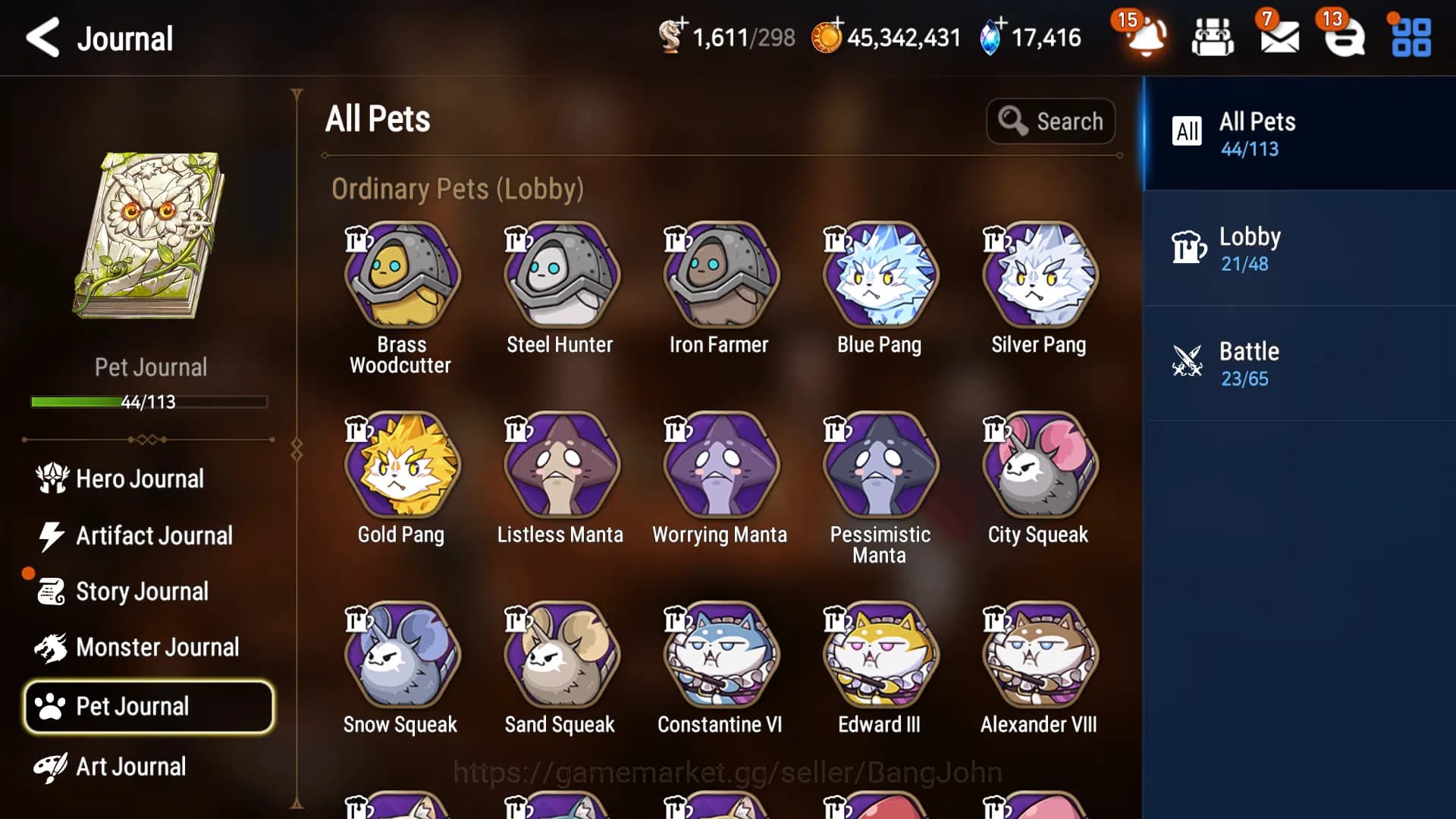Go back using the Journal back arrow
The height and width of the screenshot is (819, 1456).
click(43, 39)
